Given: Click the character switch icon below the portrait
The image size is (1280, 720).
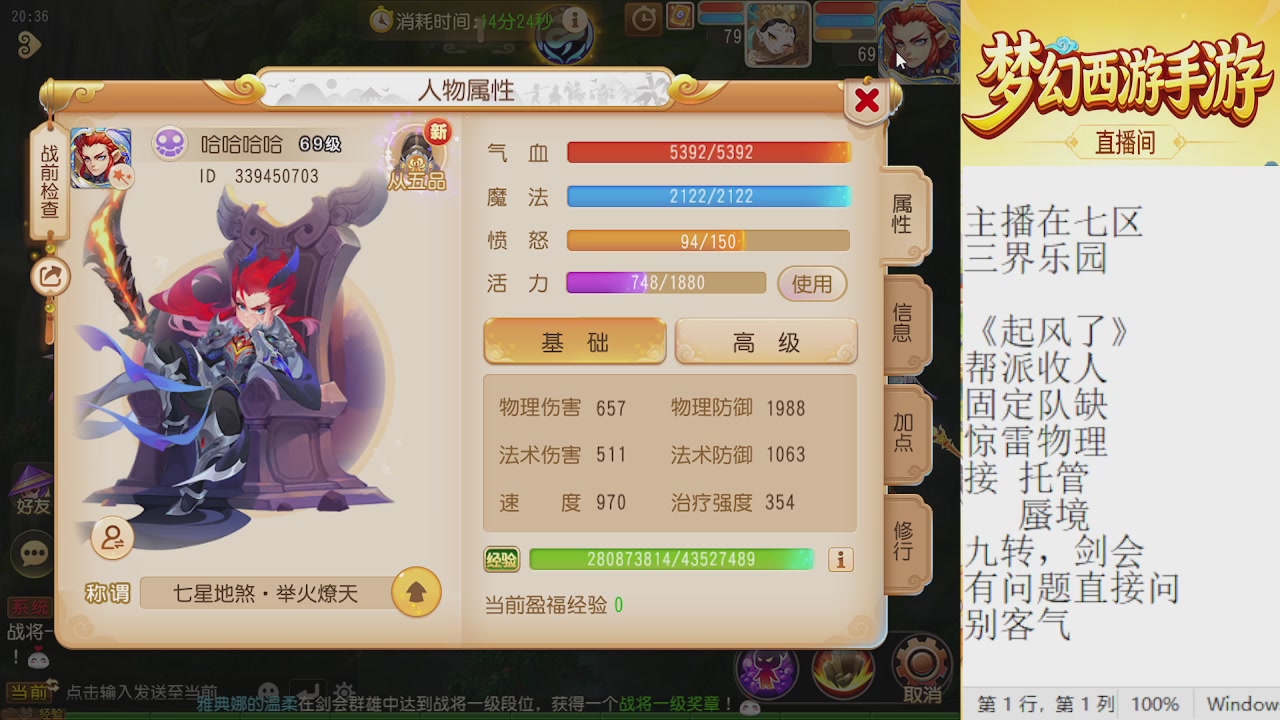Looking at the screenshot, I should point(111,538).
